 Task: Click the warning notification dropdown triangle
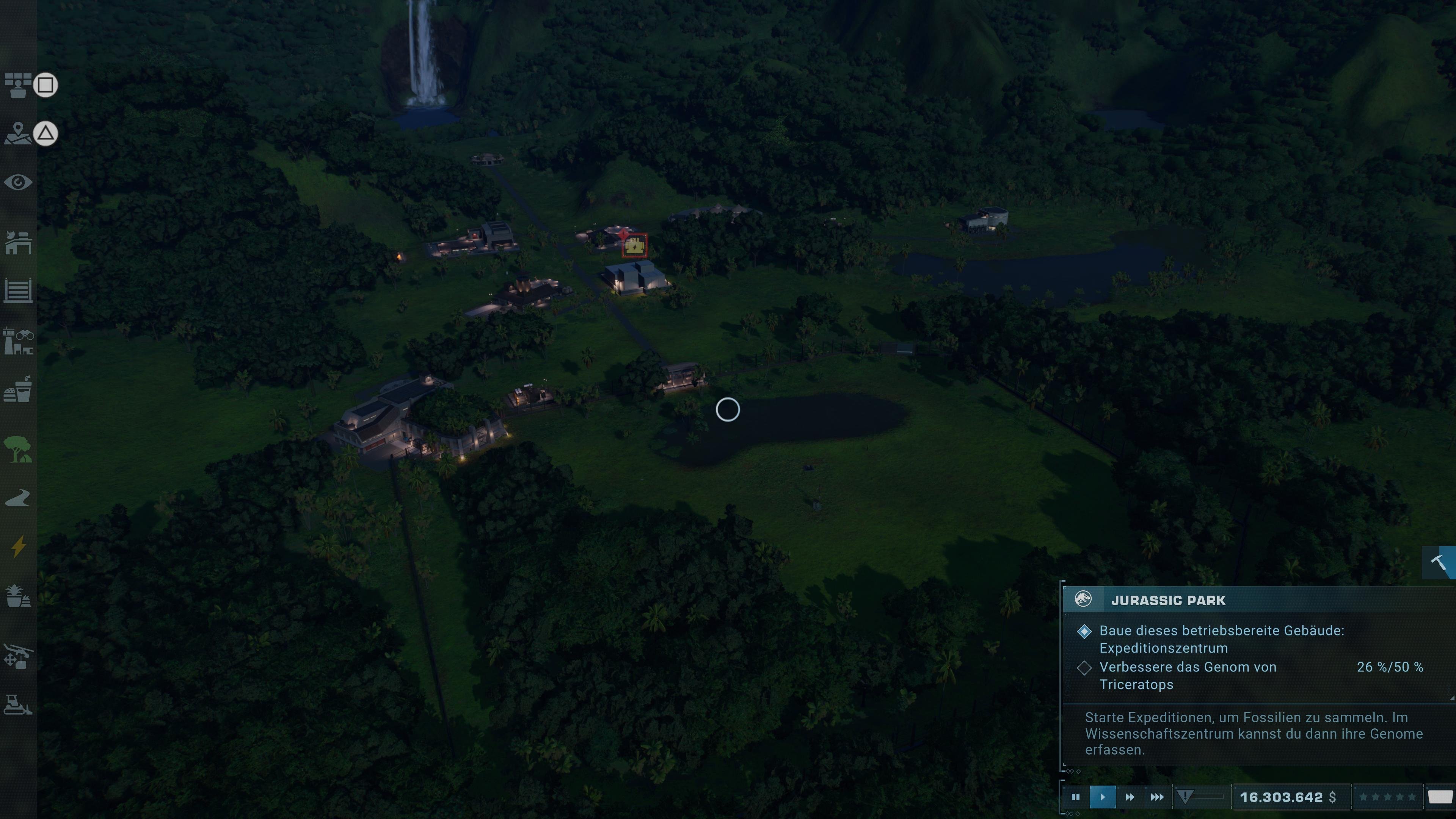click(1185, 796)
